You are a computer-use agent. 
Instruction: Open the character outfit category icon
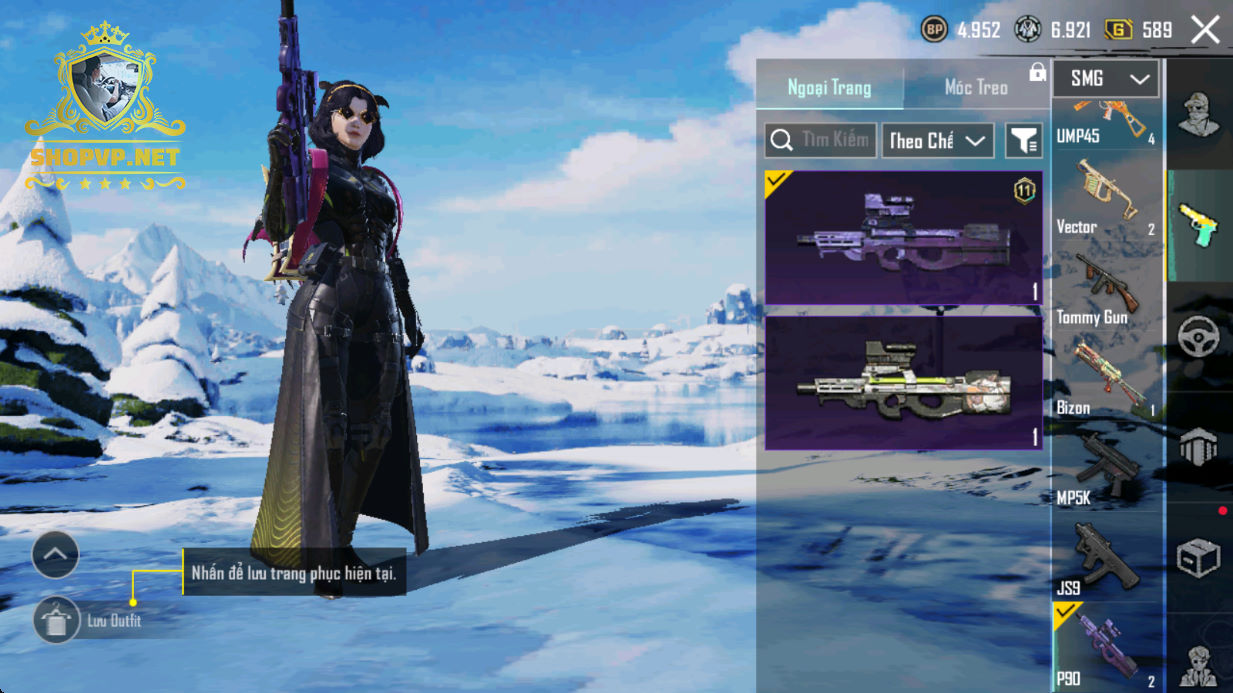pyautogui.click(x=1198, y=114)
